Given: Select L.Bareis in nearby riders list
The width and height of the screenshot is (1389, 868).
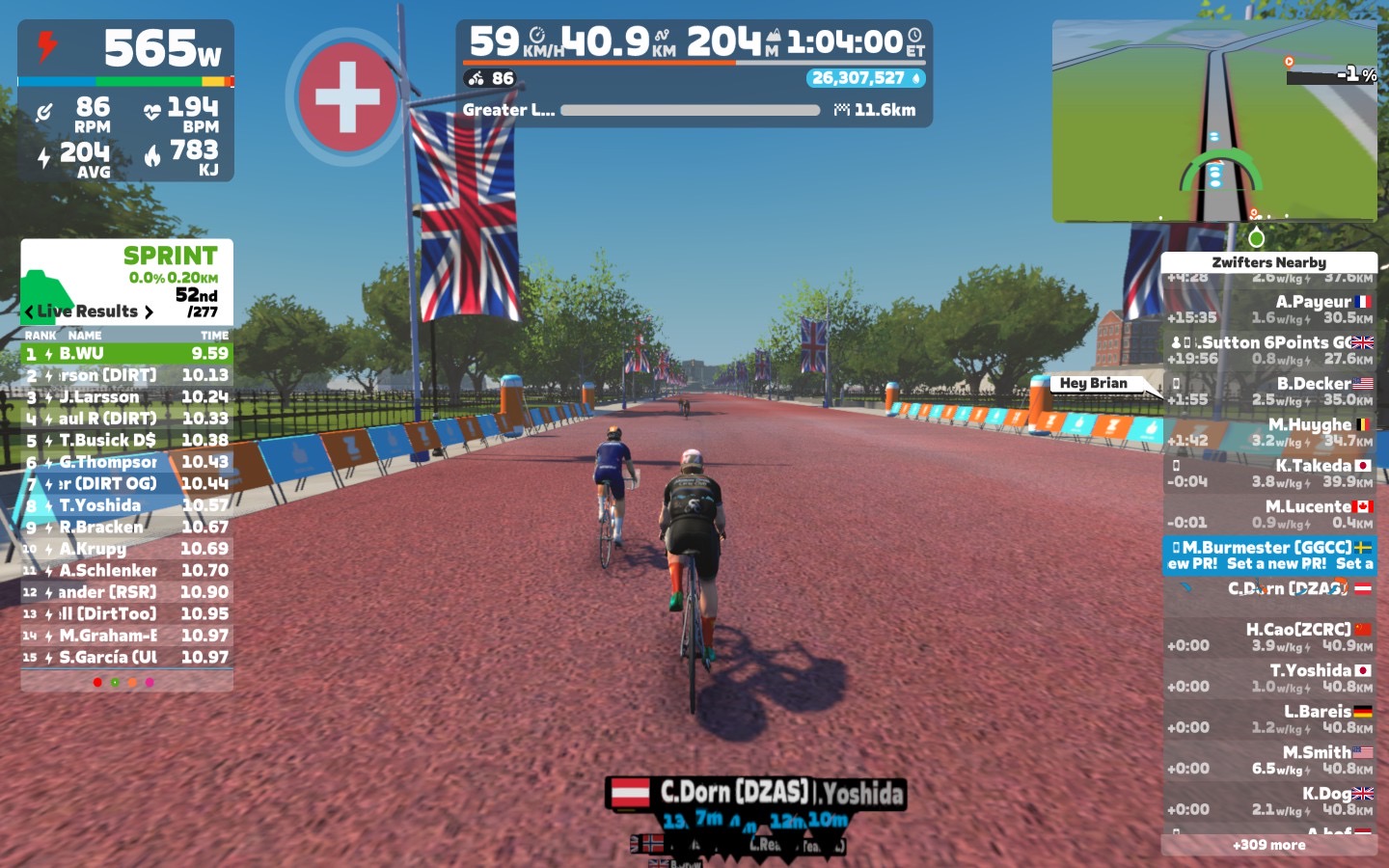Looking at the screenshot, I should pos(1268,719).
